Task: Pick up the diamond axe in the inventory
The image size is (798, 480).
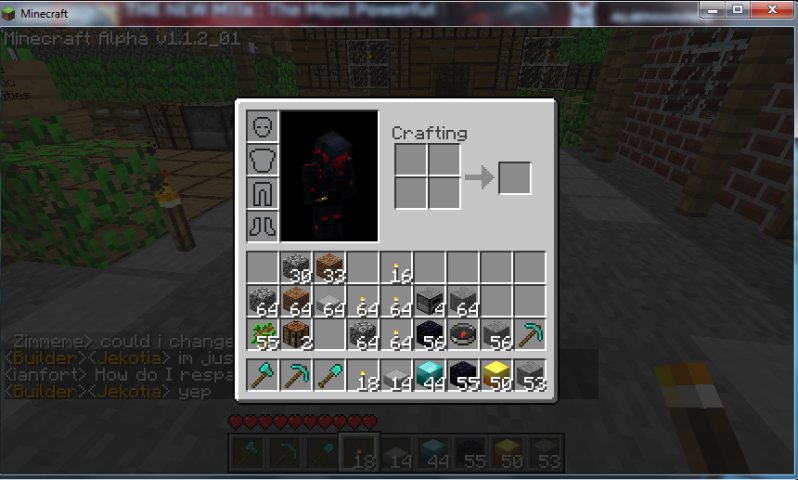Action: click(263, 375)
